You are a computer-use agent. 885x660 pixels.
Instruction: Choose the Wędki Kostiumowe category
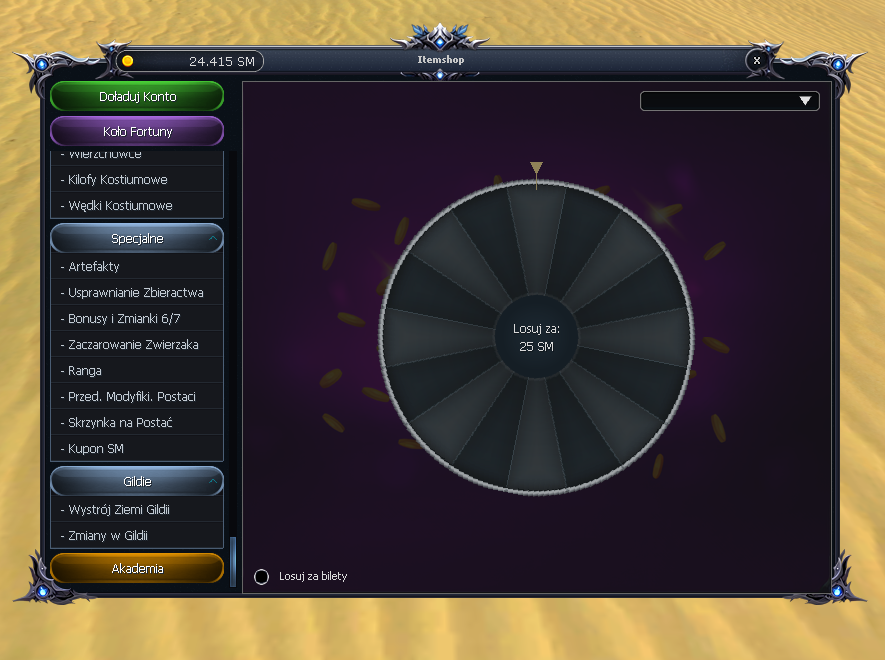pyautogui.click(x=120, y=206)
